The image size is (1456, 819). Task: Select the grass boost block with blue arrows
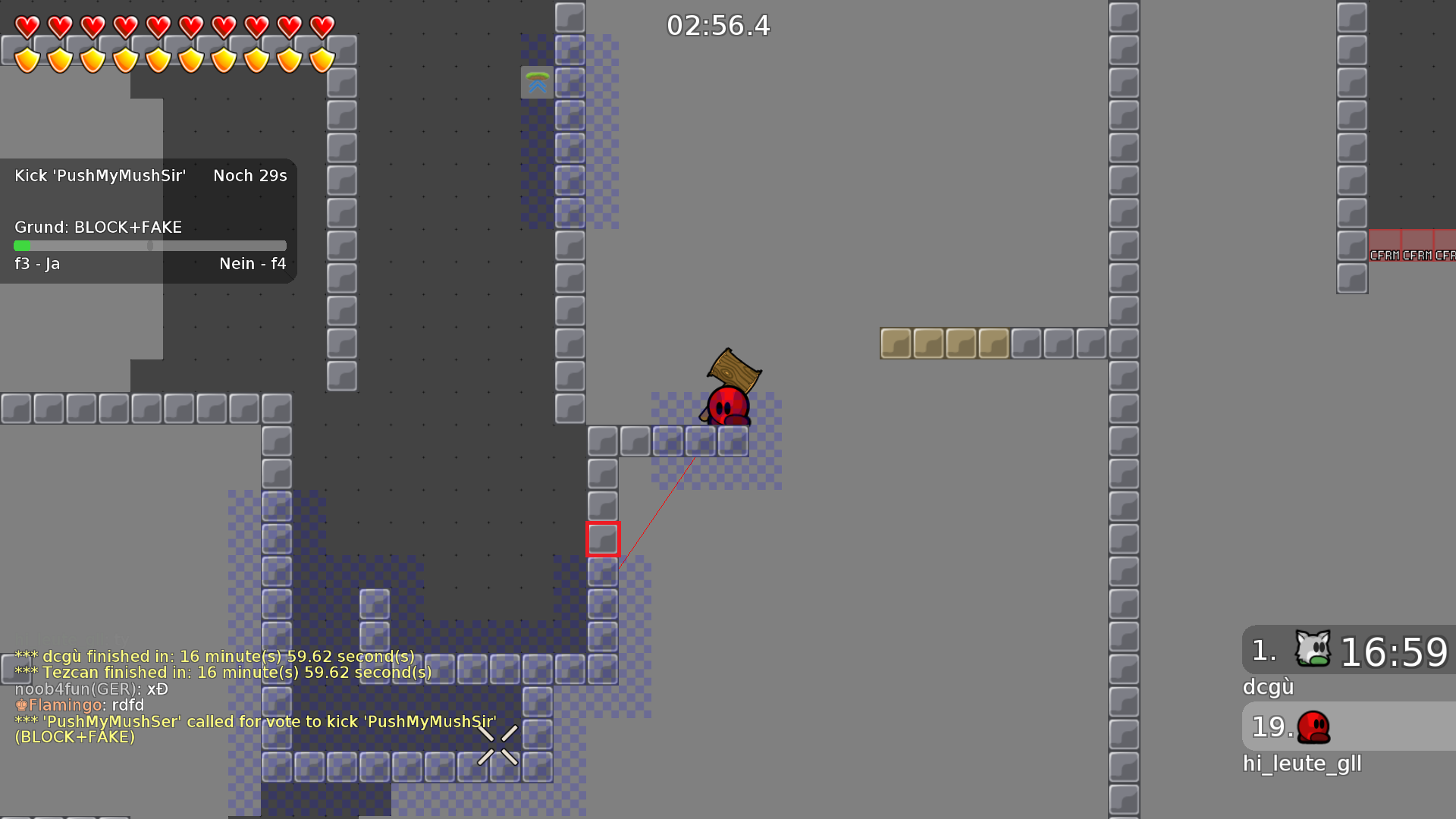538,83
